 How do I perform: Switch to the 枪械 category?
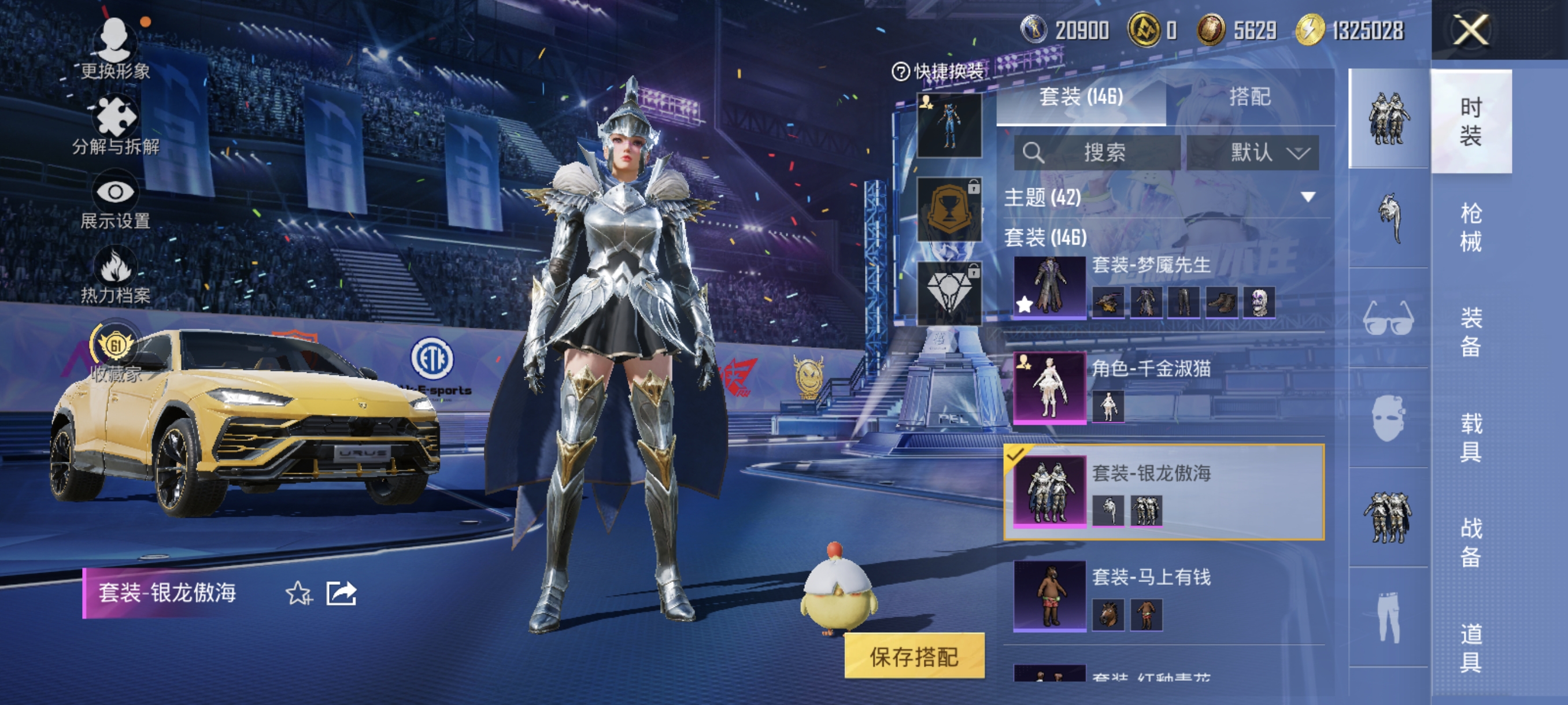point(1471,227)
